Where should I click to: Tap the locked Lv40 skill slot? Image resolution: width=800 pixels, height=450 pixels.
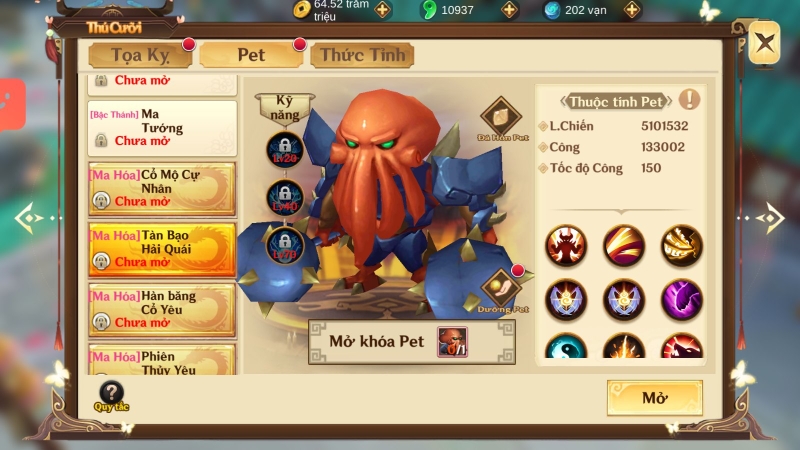pyautogui.click(x=284, y=197)
